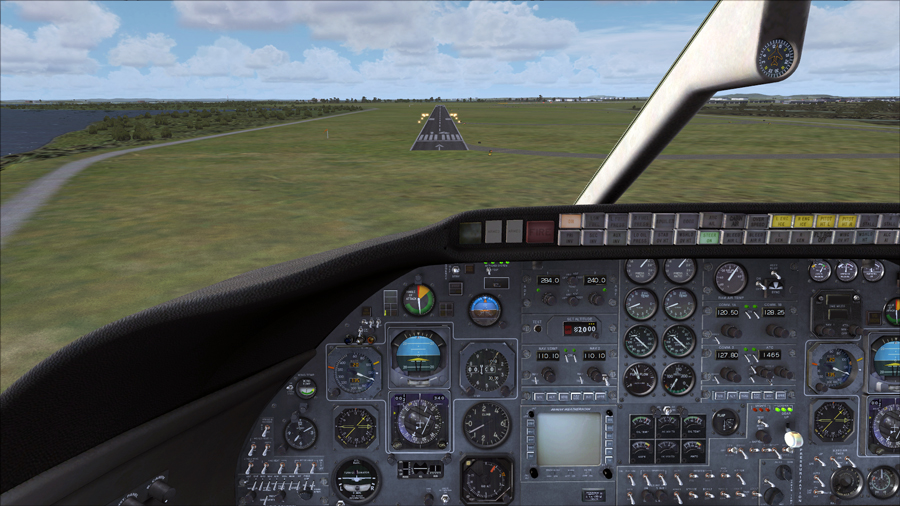The width and height of the screenshot is (900, 506).
Task: Select the green STEER ON annunciator
Action: (708, 237)
